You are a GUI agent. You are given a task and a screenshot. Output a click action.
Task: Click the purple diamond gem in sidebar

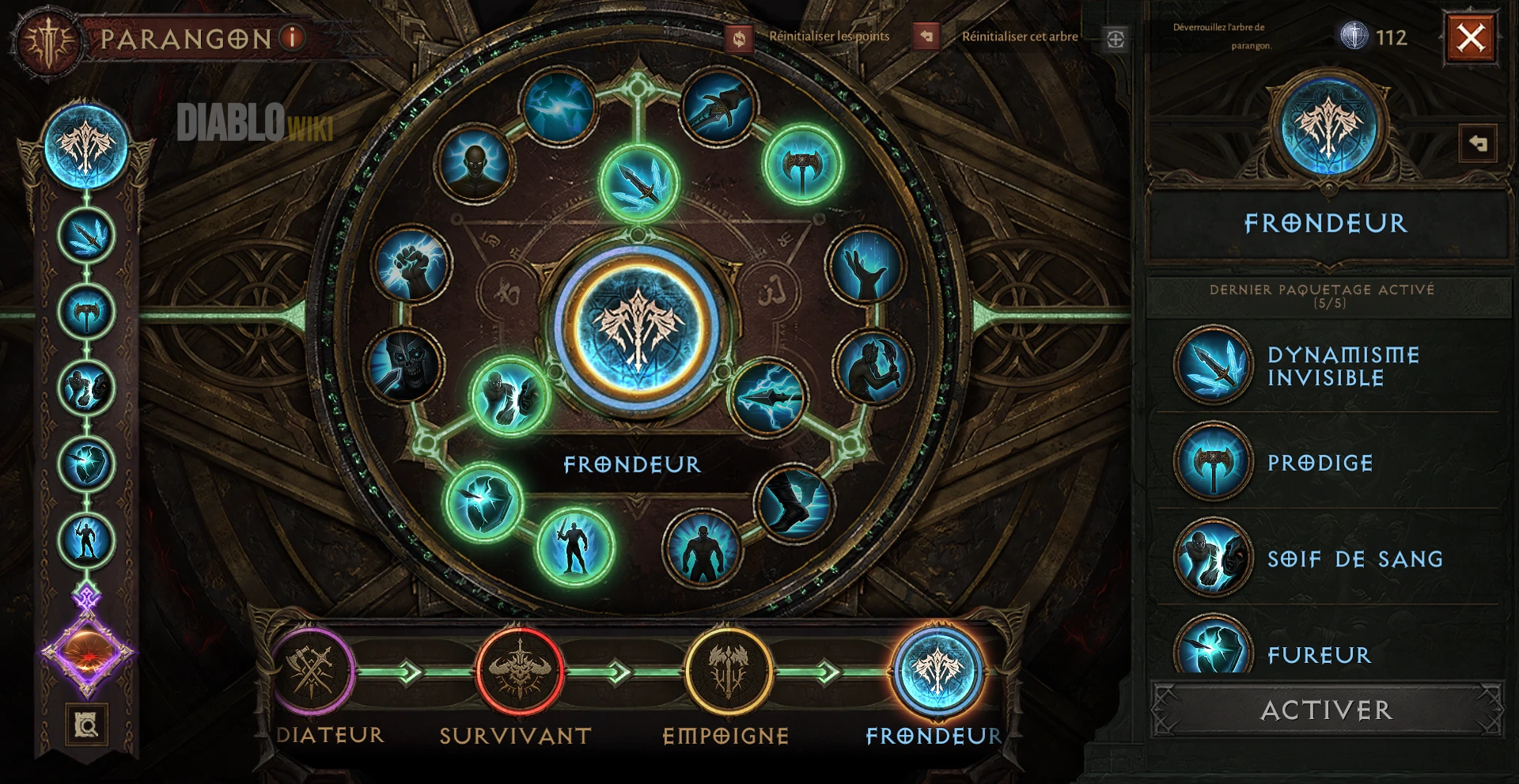point(87,653)
